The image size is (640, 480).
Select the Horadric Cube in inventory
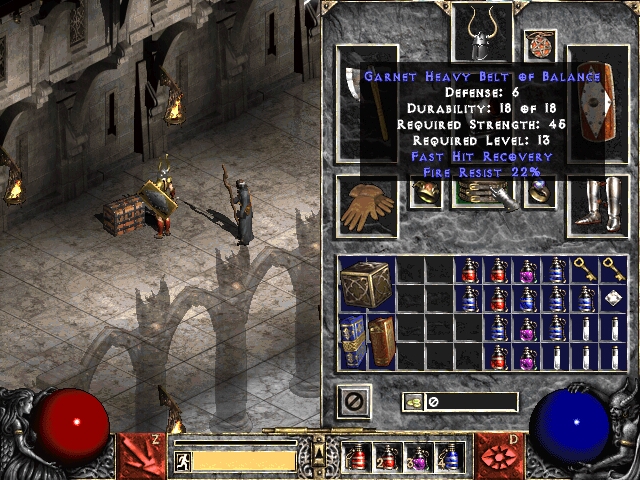coord(364,284)
